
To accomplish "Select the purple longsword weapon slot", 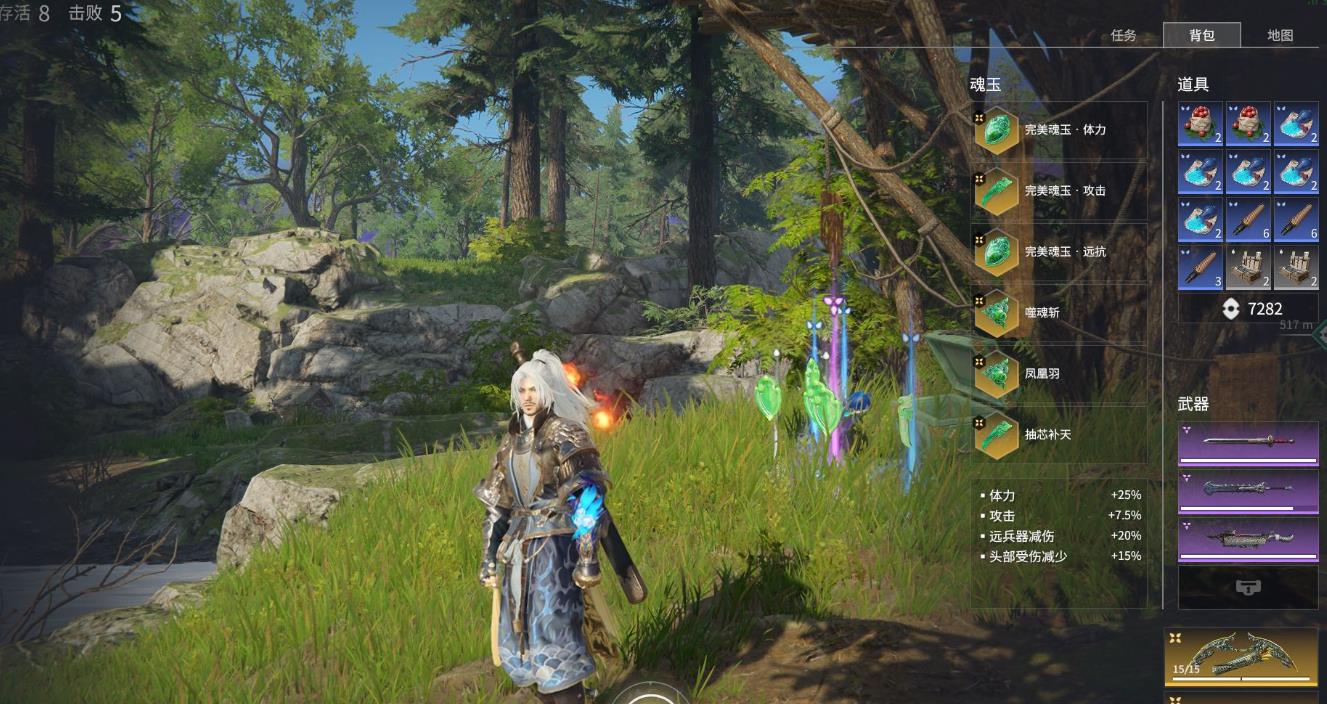I will tap(1248, 443).
